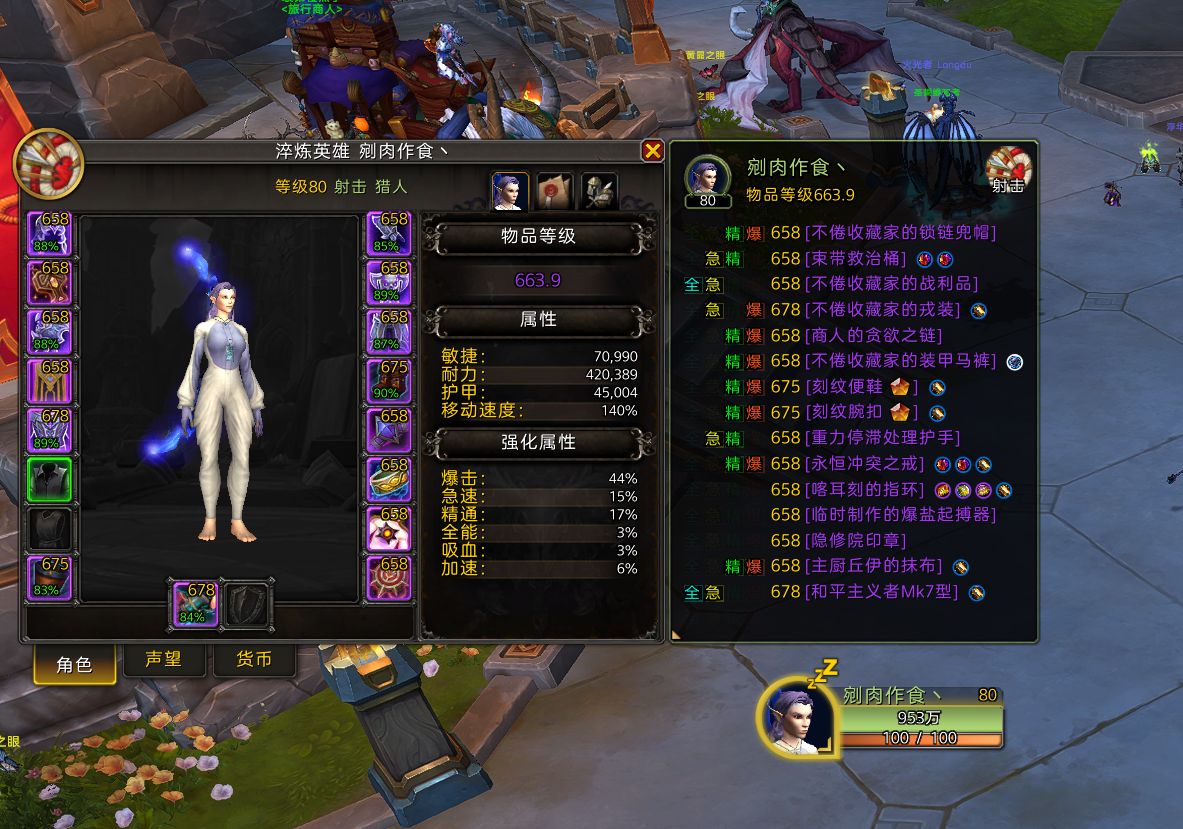Open the equipment manager helmet tab

click(598, 191)
